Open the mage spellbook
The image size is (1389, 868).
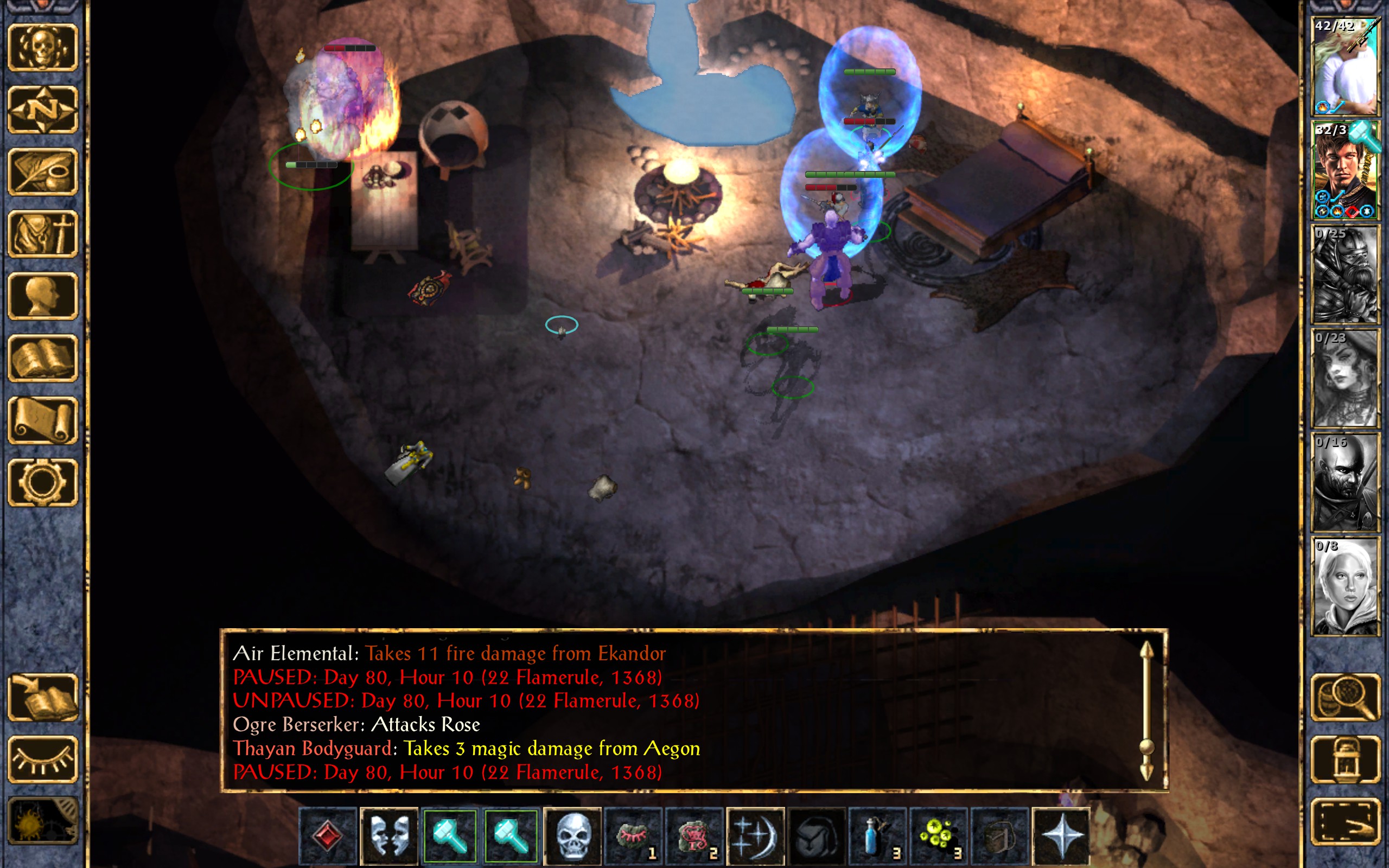pos(42,358)
